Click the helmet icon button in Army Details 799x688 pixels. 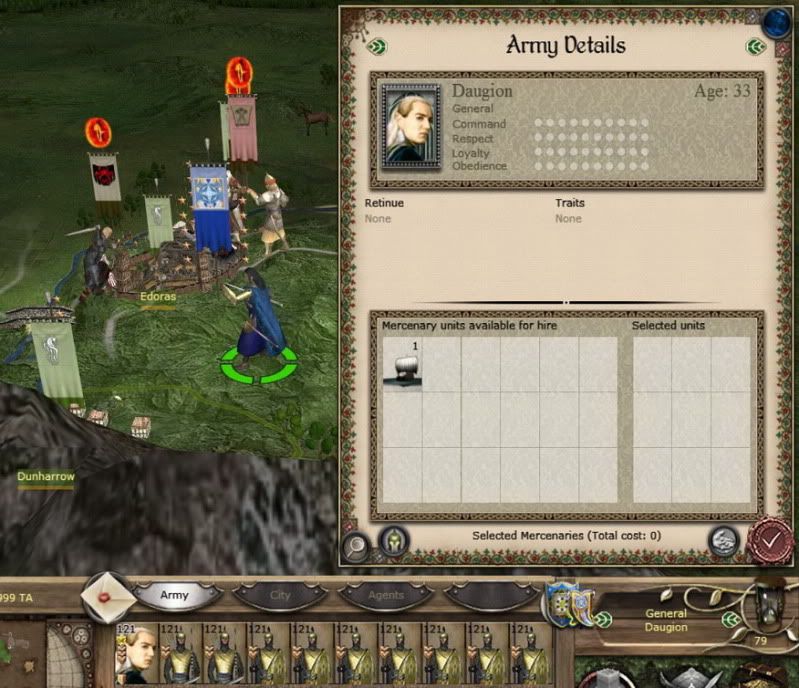(x=393, y=542)
